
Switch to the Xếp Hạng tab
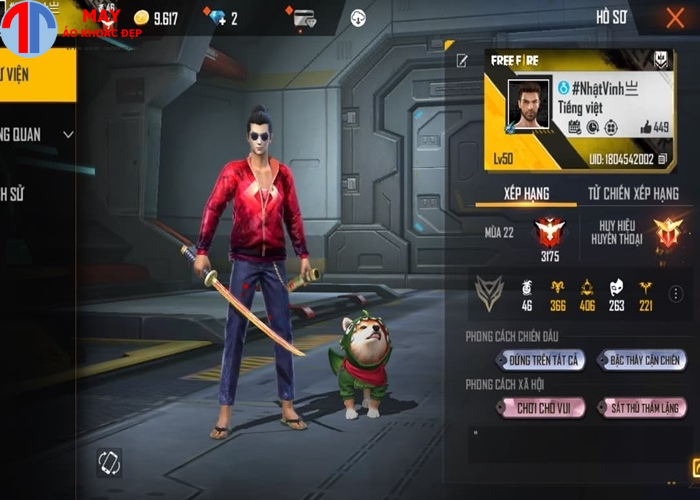[527, 193]
